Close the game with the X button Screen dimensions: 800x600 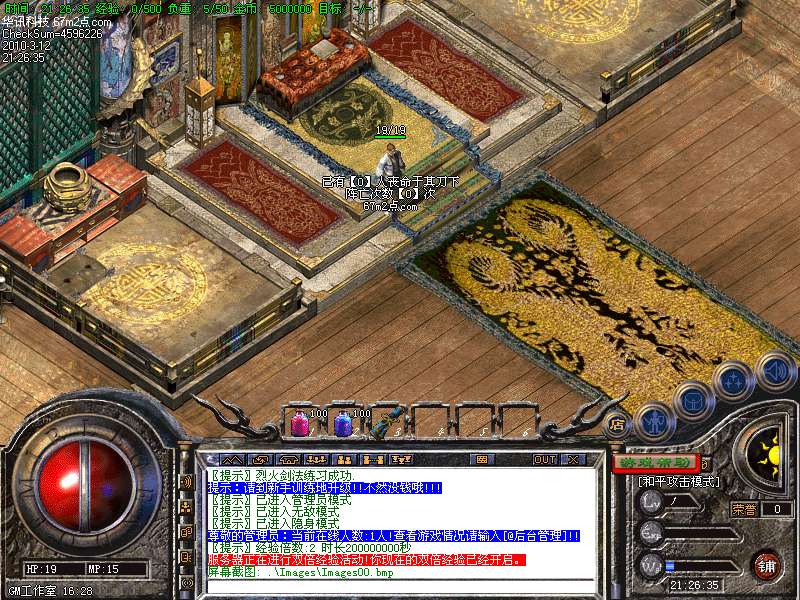tap(573, 459)
